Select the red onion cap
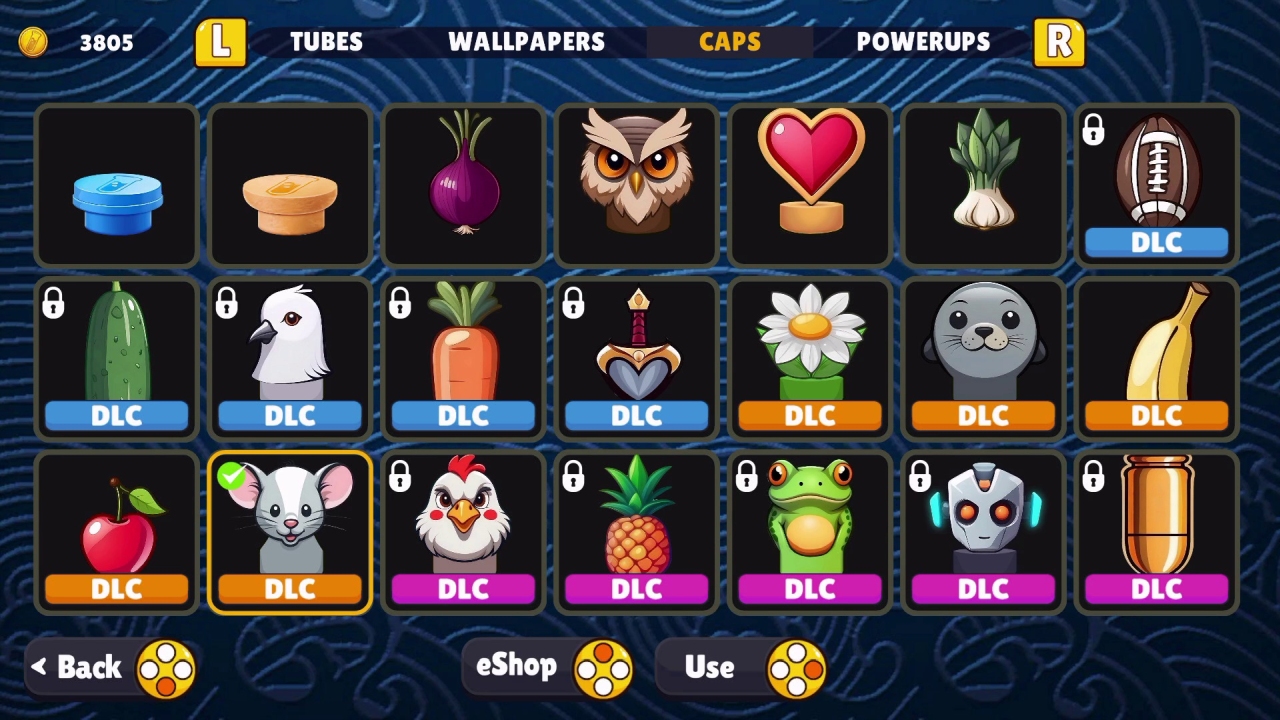 click(463, 185)
